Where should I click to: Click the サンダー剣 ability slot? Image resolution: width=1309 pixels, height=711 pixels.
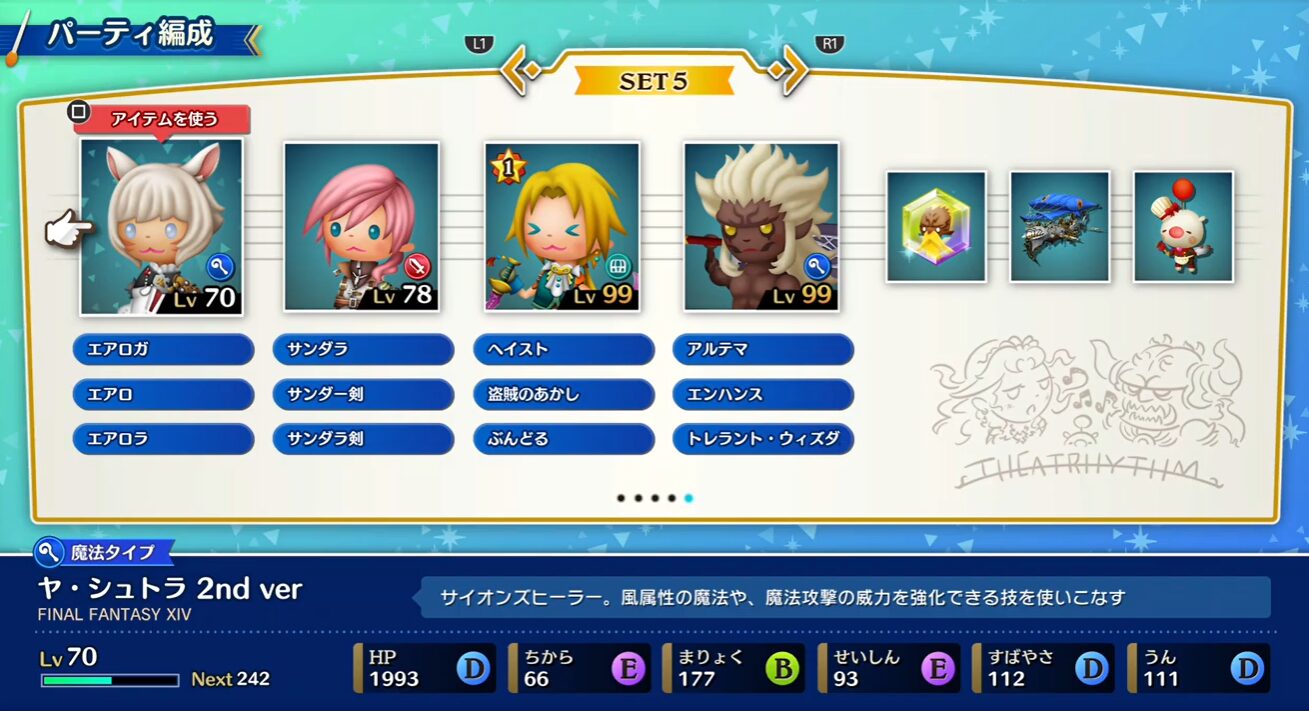pos(363,394)
